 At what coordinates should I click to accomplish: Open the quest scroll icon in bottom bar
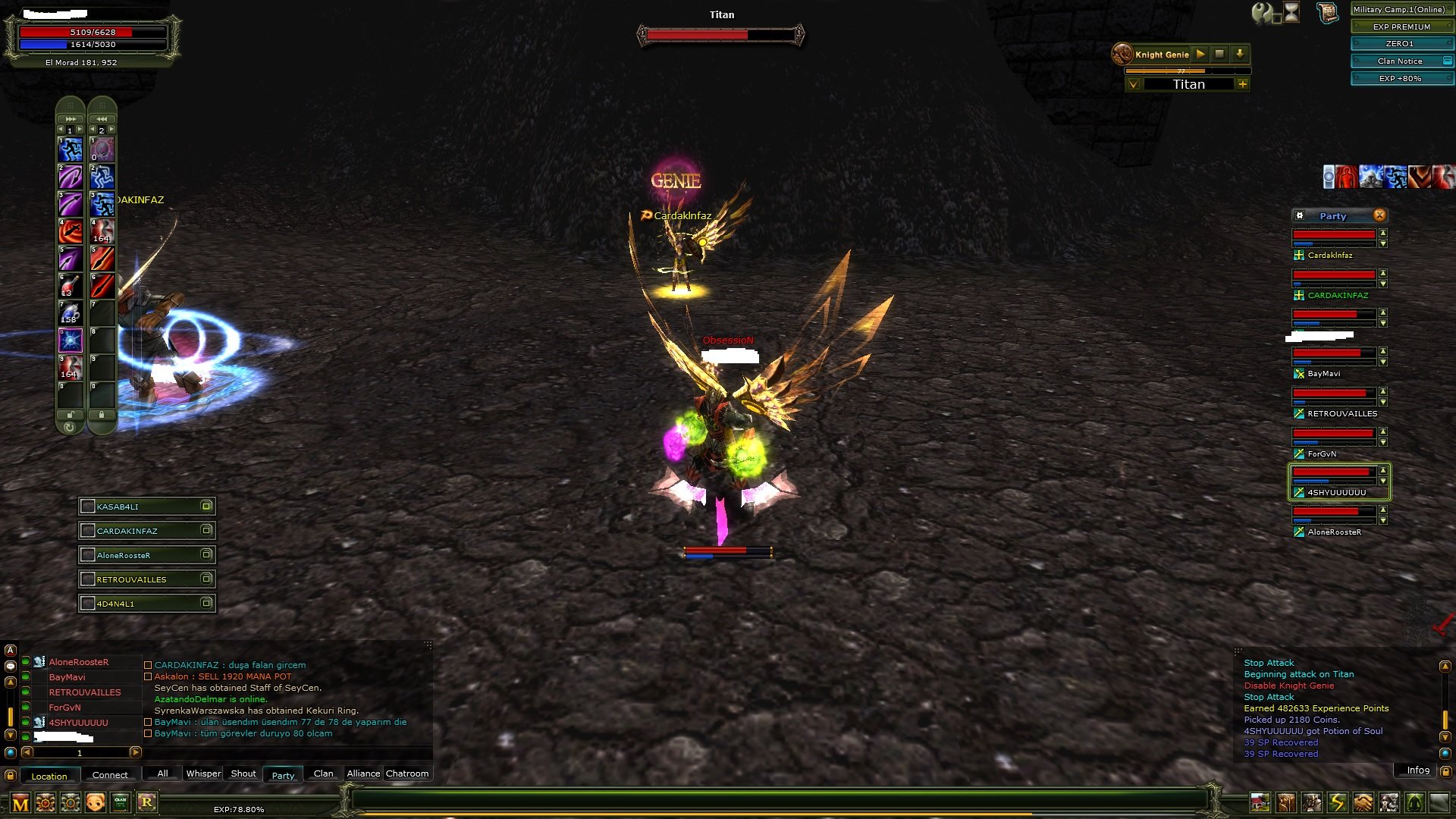tap(1285, 803)
